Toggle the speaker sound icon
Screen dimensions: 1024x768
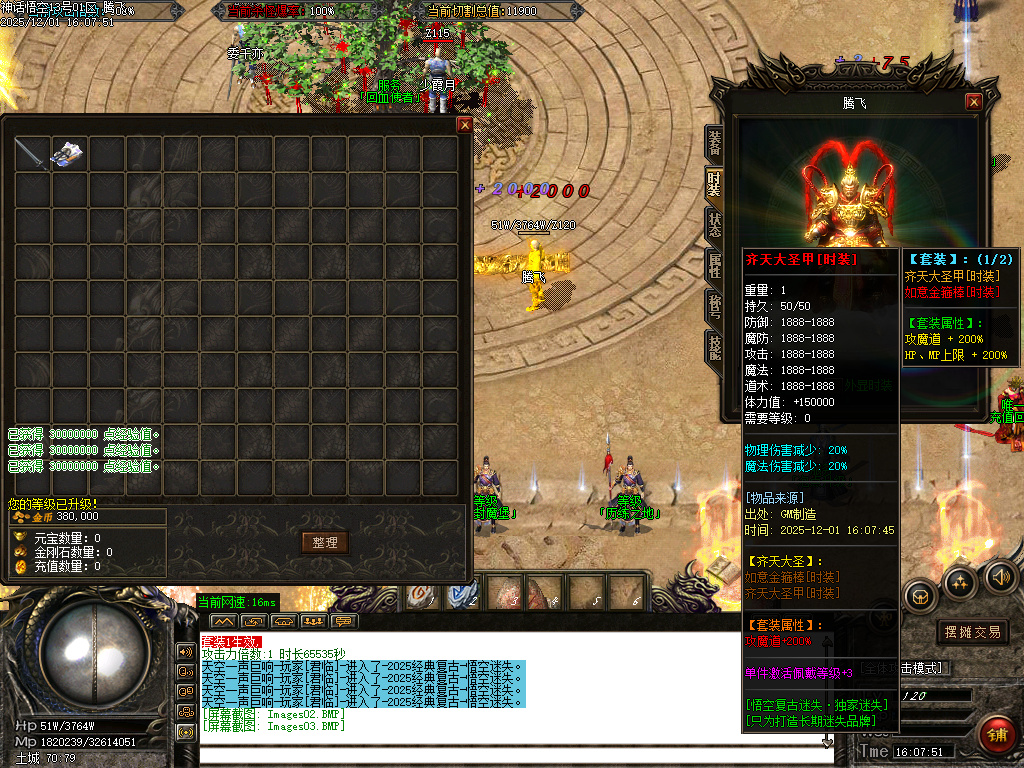coord(1001,576)
